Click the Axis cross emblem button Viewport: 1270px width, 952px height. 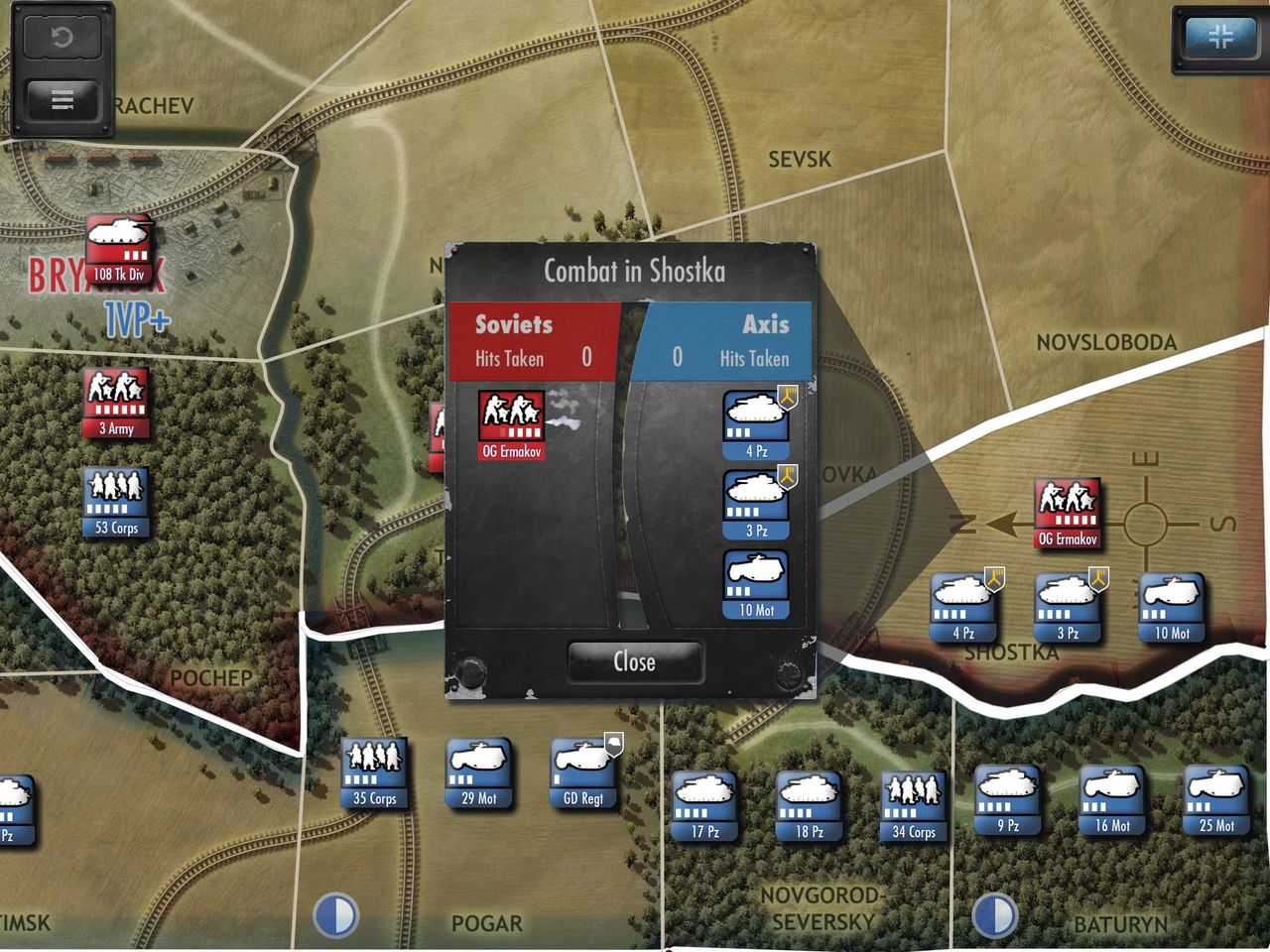1219,39
